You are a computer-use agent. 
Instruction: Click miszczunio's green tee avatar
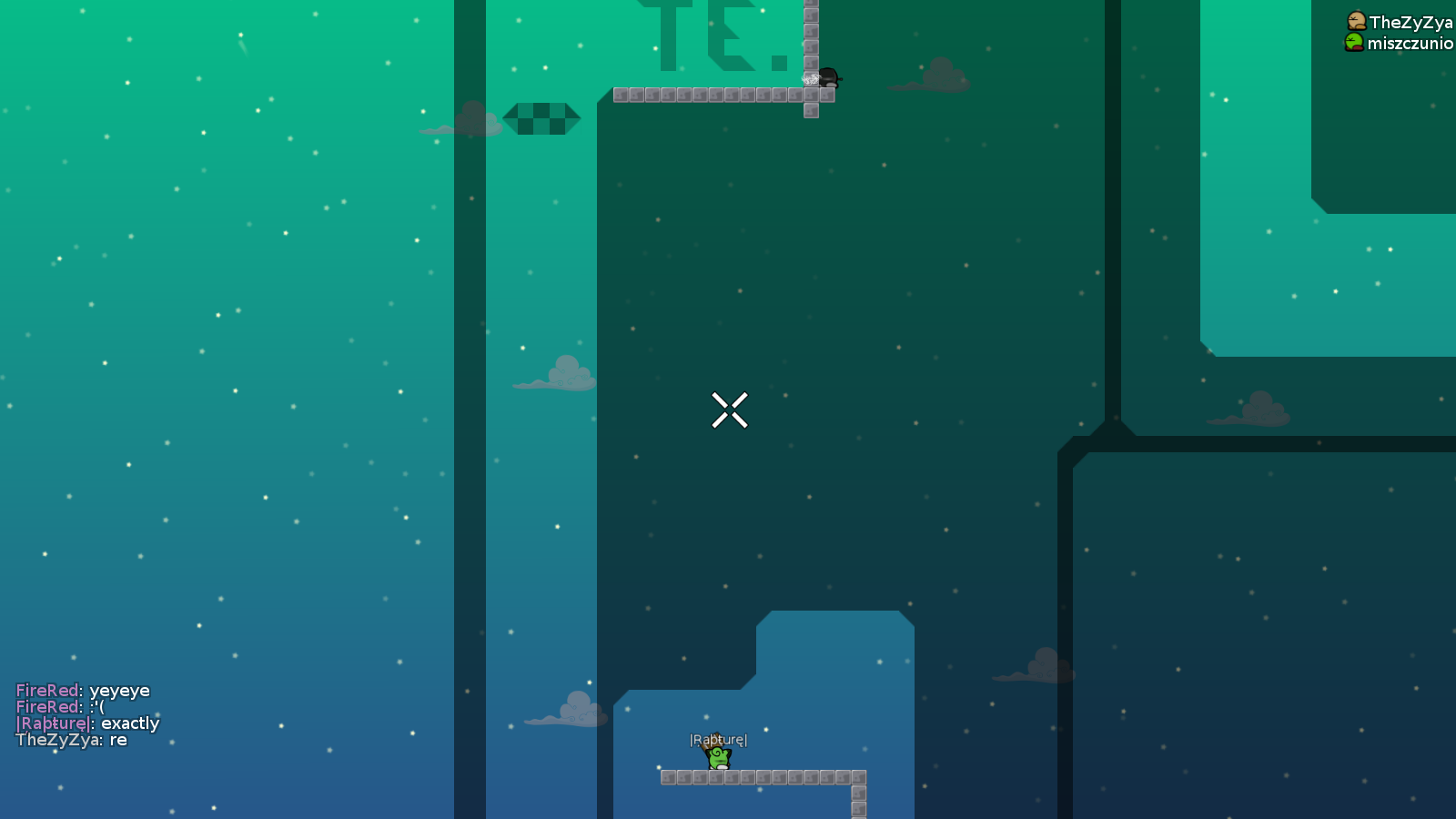(1353, 42)
